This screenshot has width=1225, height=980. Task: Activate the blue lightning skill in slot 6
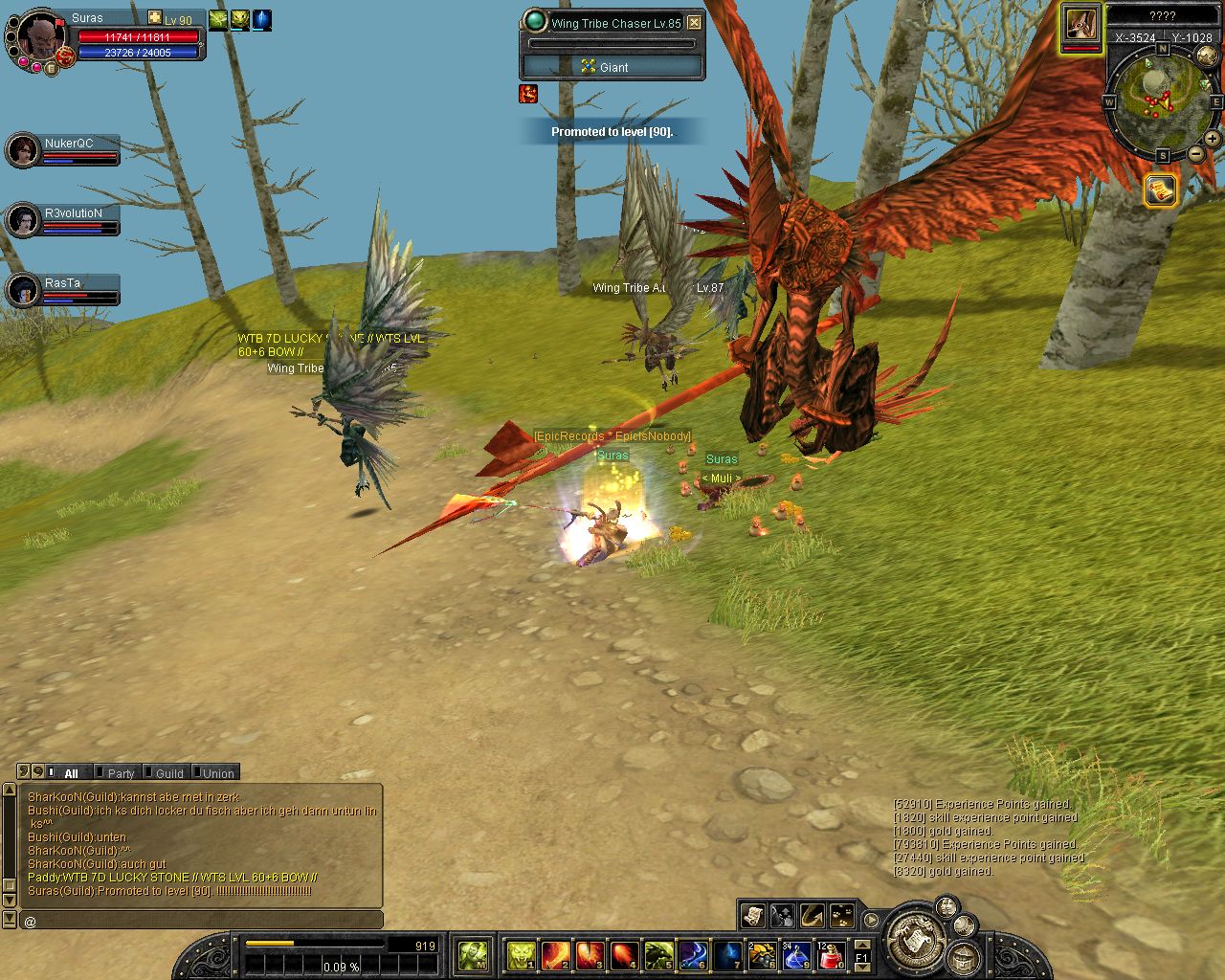(693, 955)
